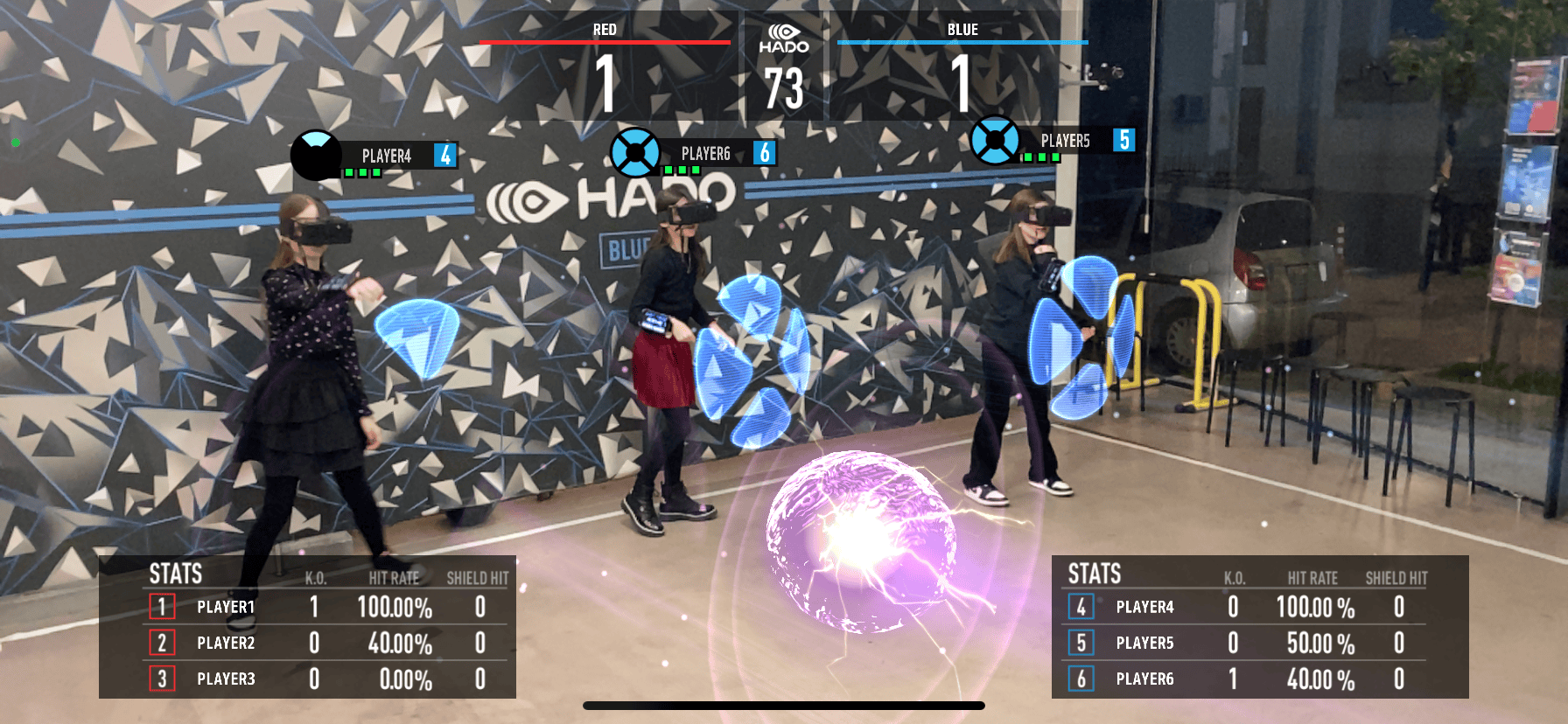Click the HADO logo above the match timer
This screenshot has width=1568, height=724.
point(783,38)
